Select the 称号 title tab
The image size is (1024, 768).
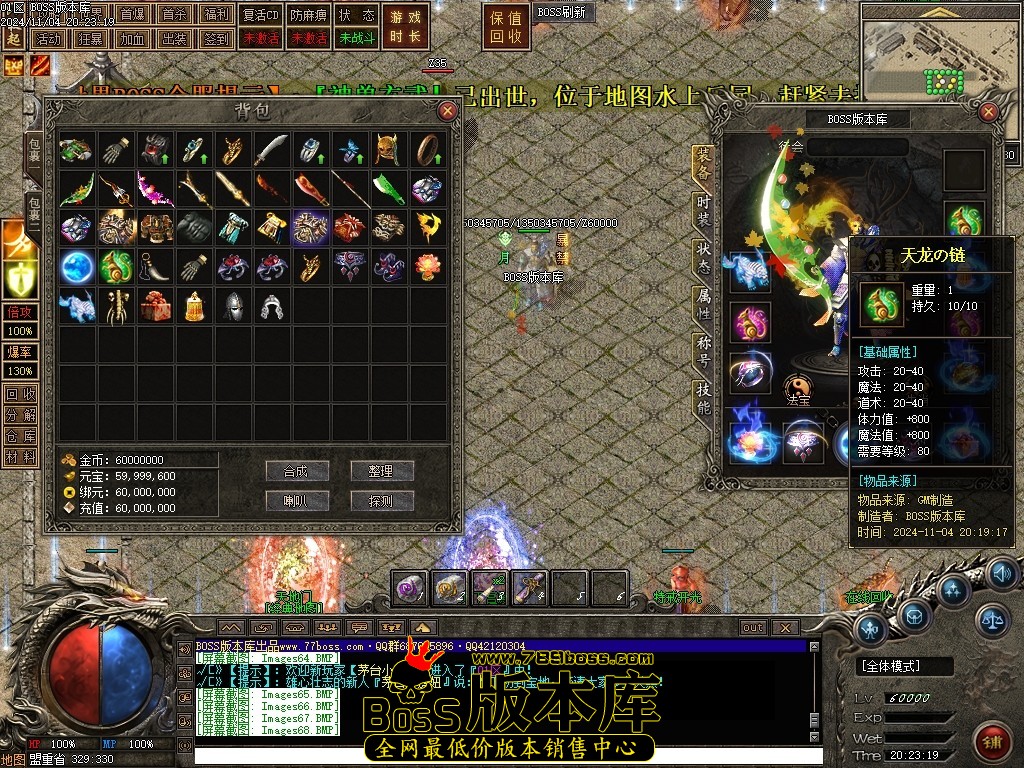tap(703, 350)
